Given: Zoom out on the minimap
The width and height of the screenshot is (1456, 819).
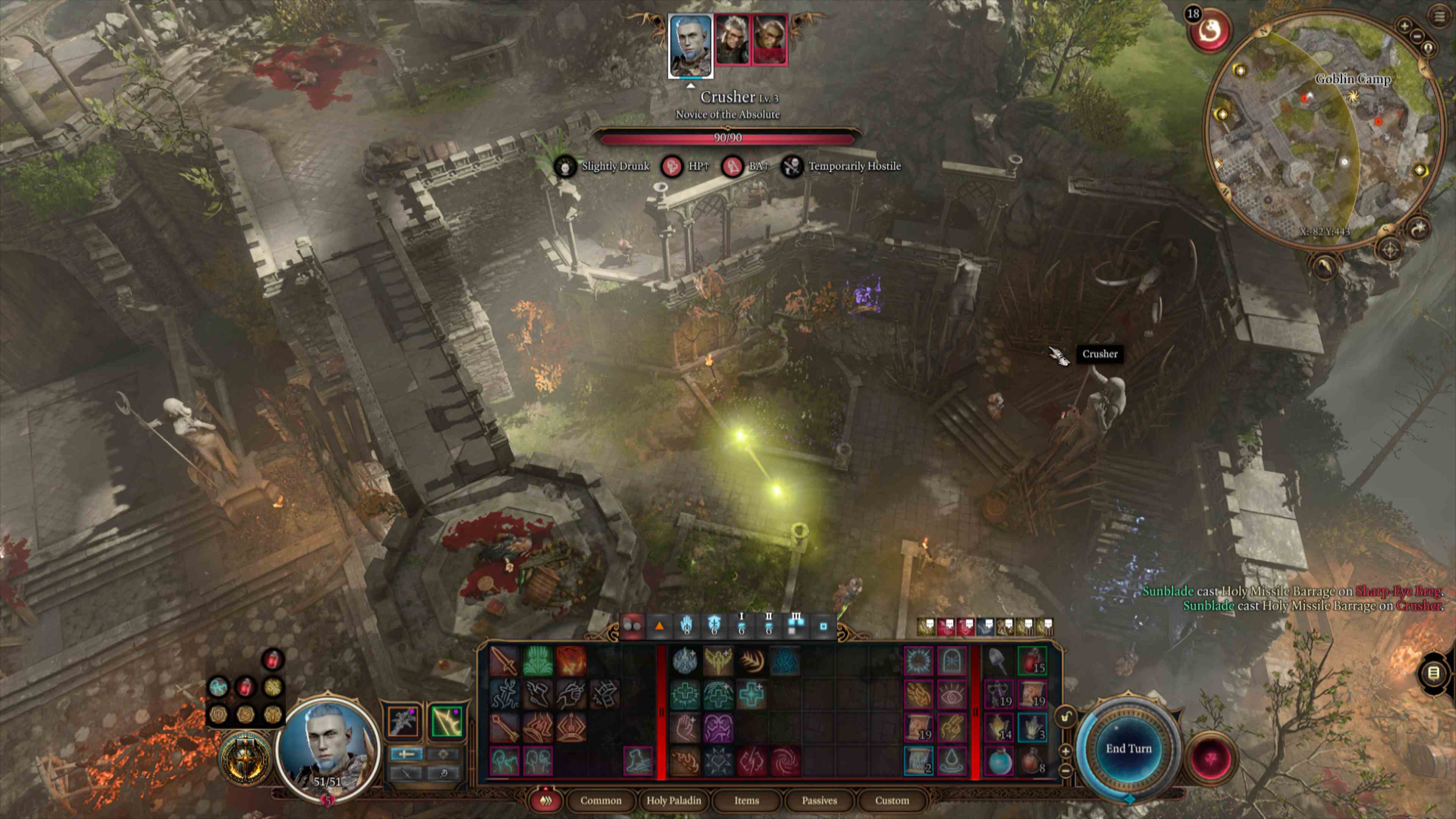Looking at the screenshot, I should click(1417, 36).
